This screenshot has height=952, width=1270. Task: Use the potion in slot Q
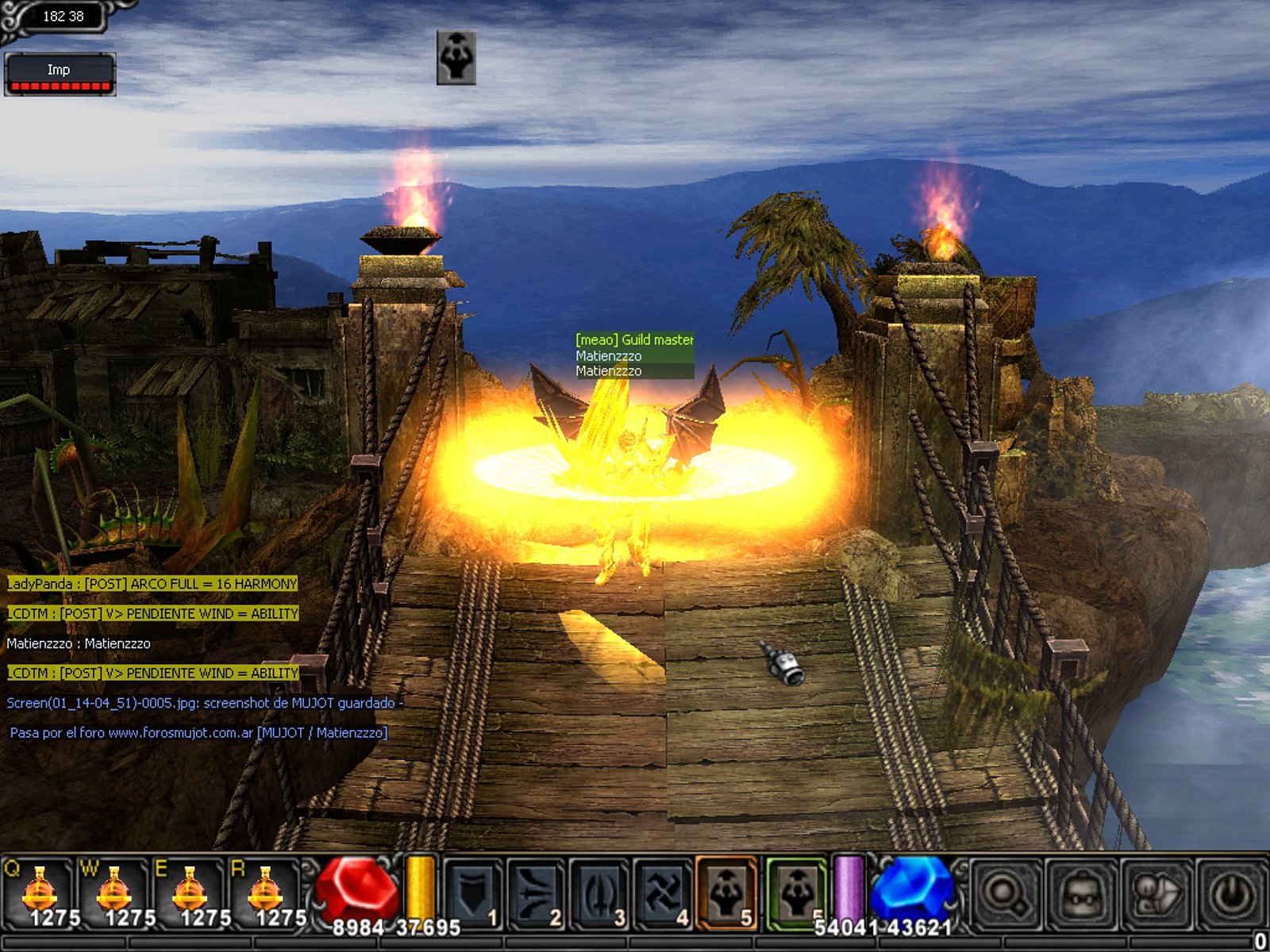(38, 892)
